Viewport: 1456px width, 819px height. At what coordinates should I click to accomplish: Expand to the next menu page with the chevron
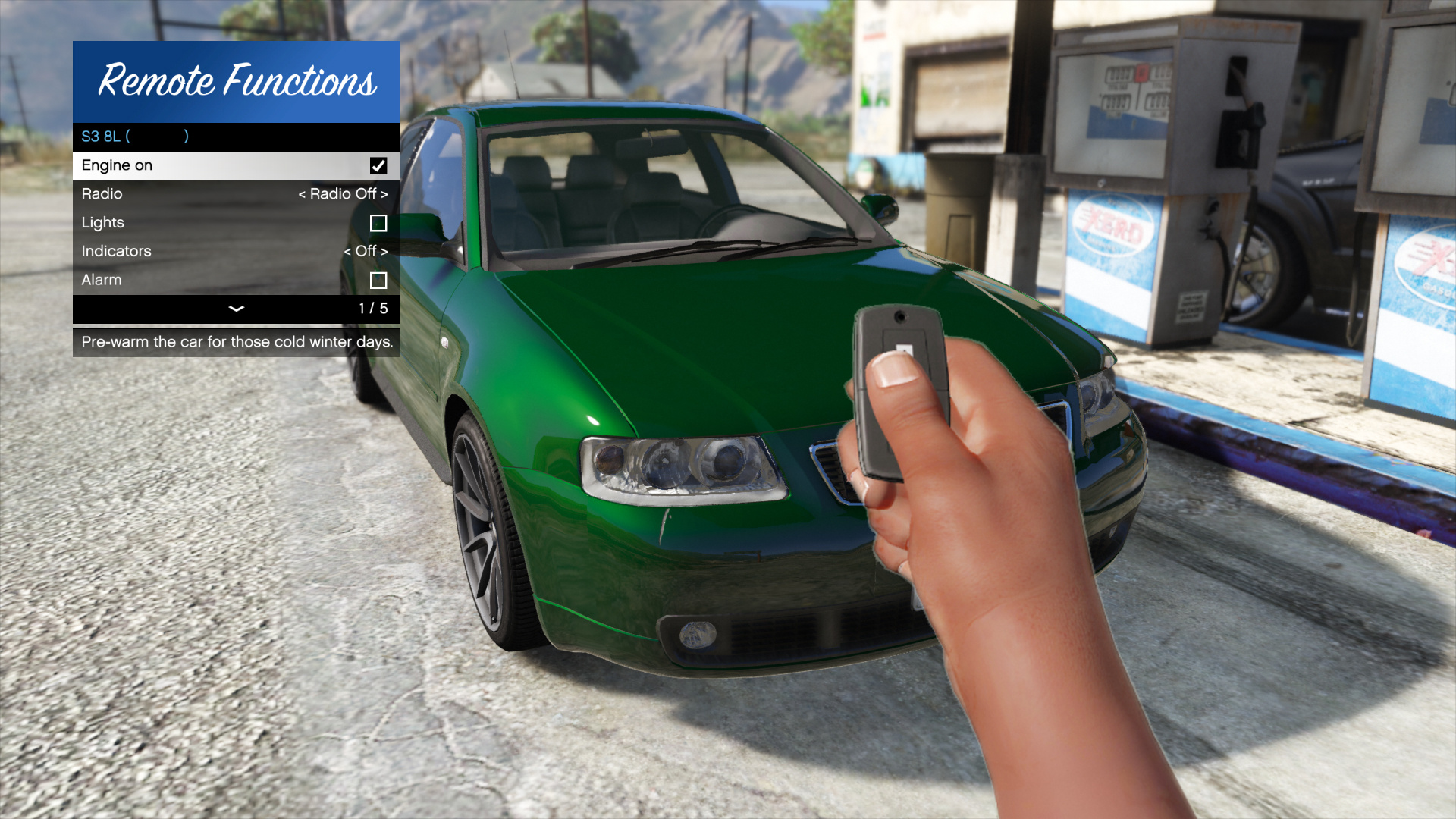[x=236, y=309]
